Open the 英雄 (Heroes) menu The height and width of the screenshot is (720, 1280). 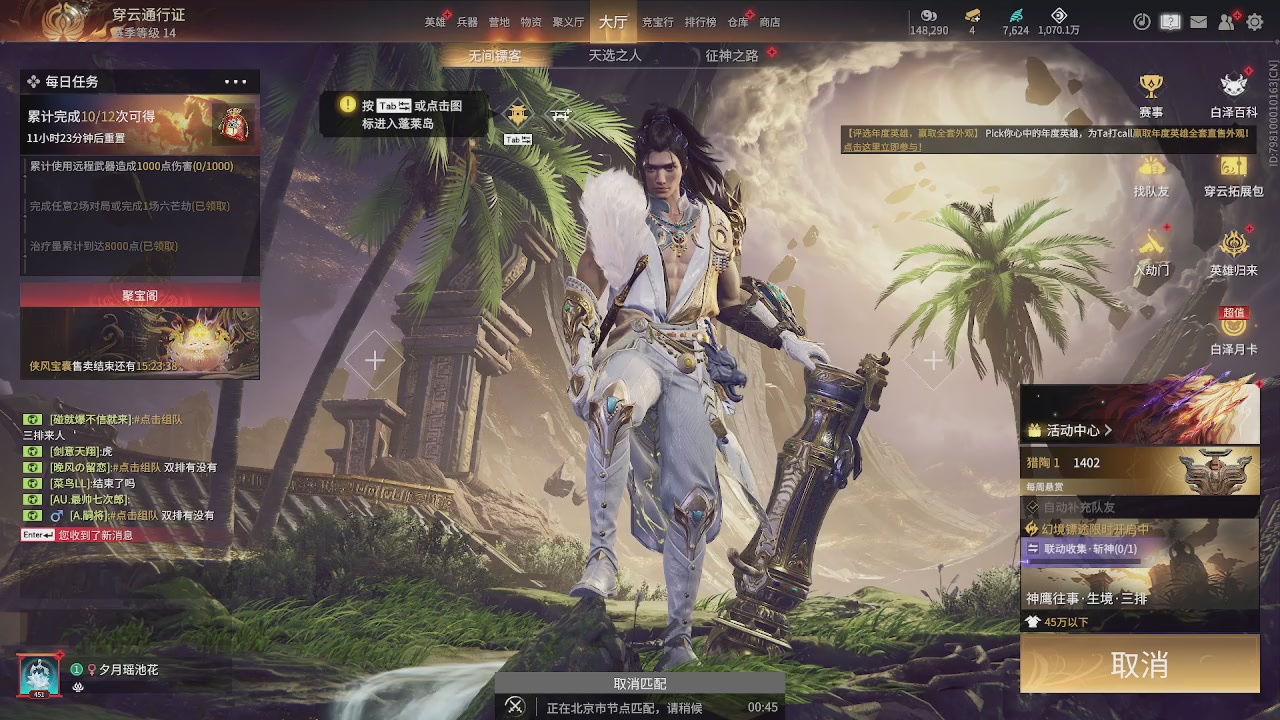coord(435,22)
